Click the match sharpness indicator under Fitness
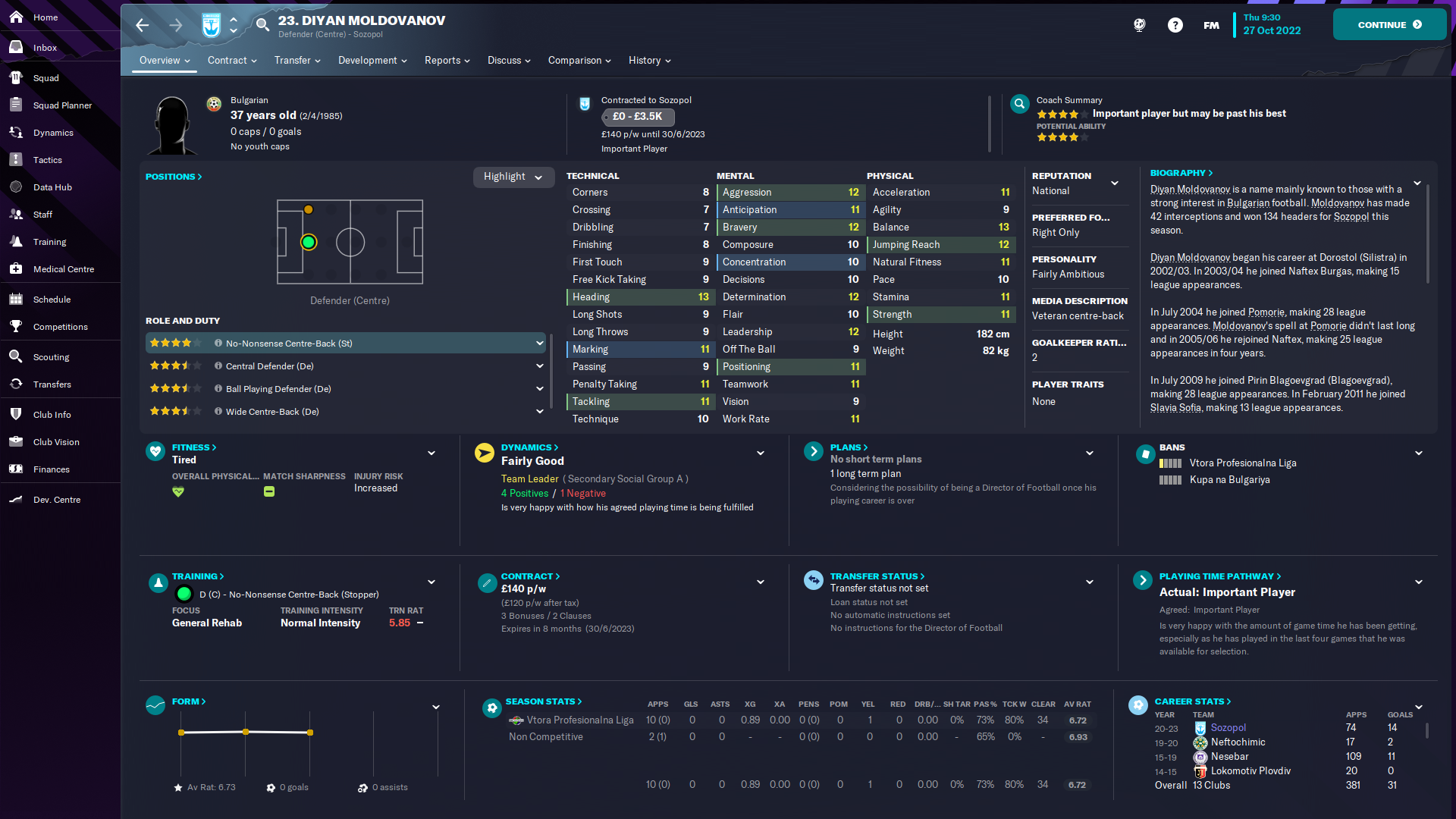The height and width of the screenshot is (819, 1456). pos(268,491)
